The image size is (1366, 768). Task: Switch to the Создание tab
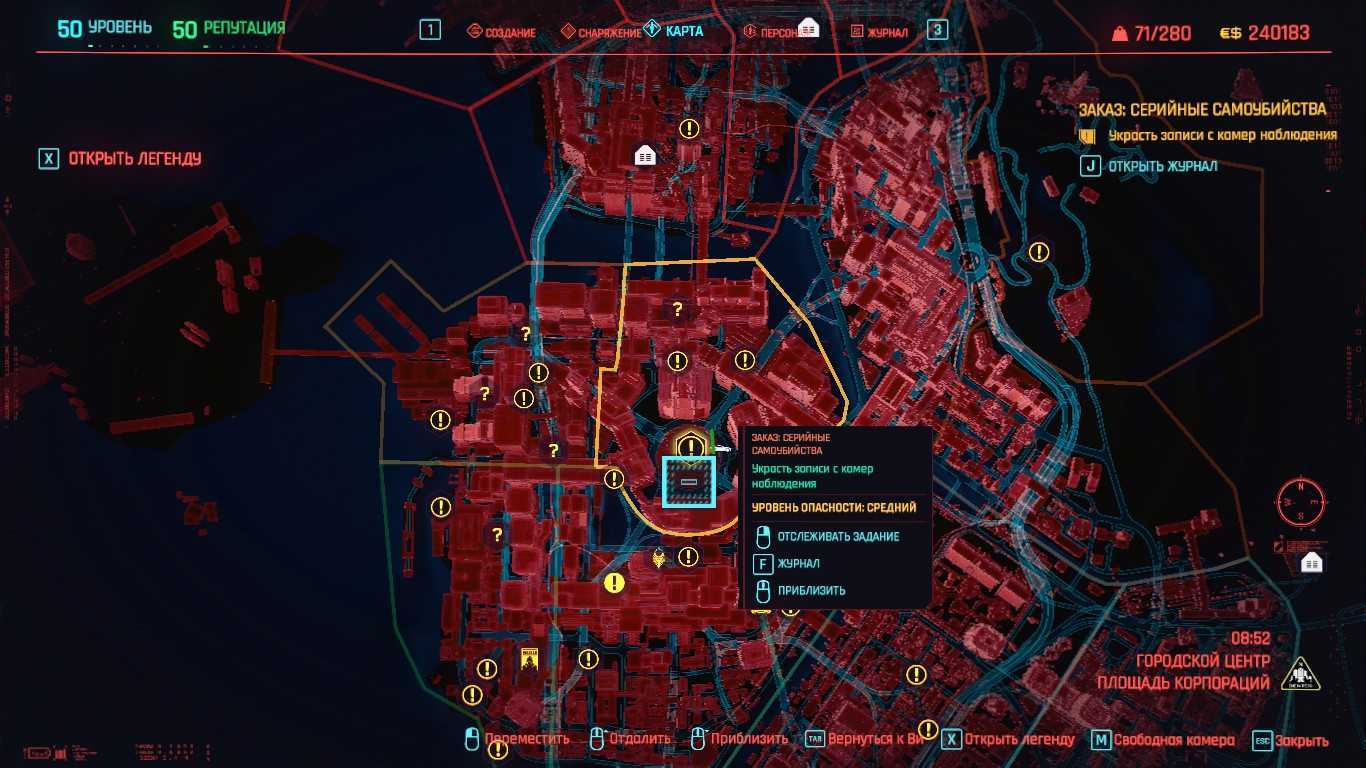point(503,32)
